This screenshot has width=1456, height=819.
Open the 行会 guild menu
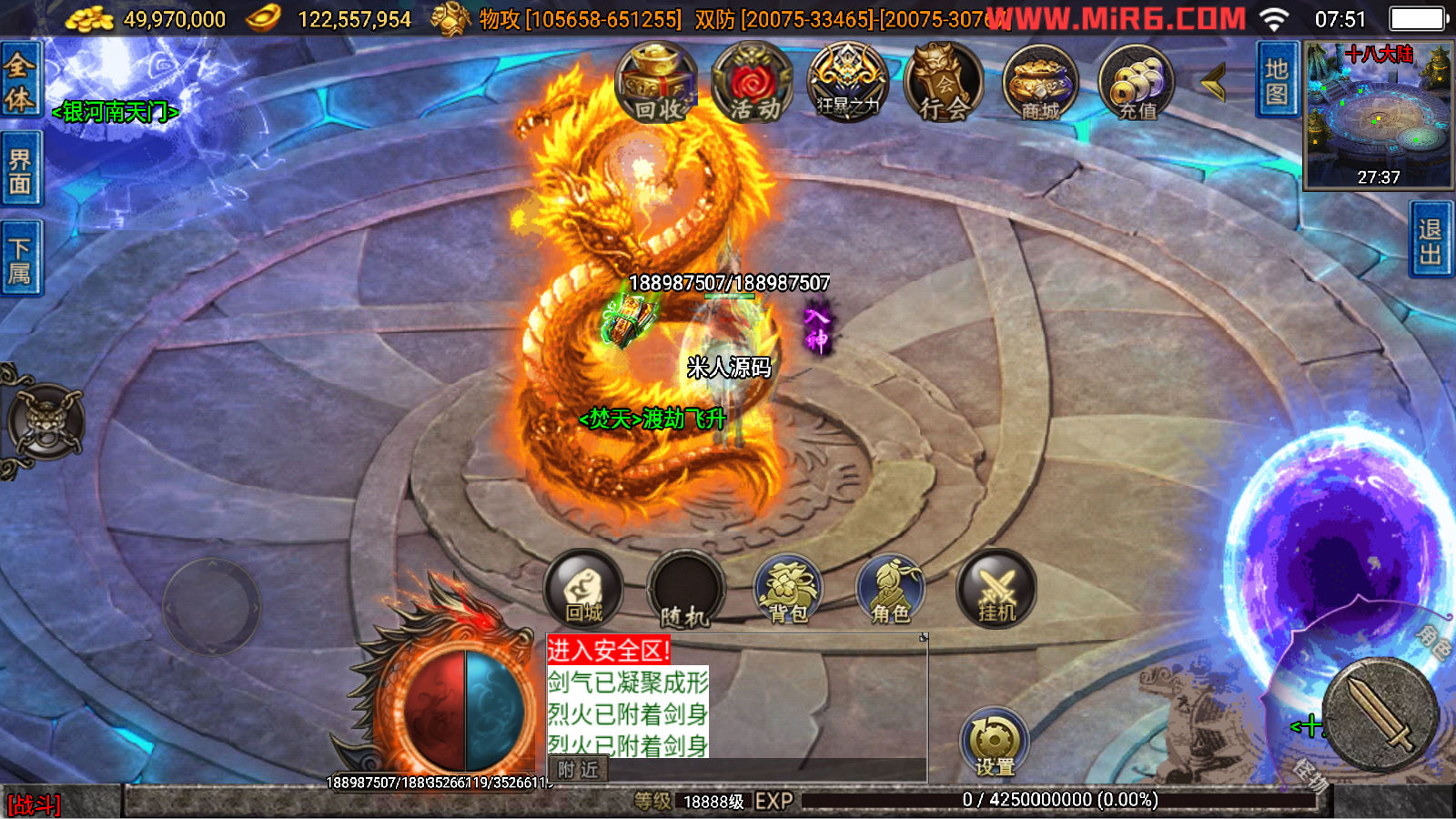click(944, 84)
